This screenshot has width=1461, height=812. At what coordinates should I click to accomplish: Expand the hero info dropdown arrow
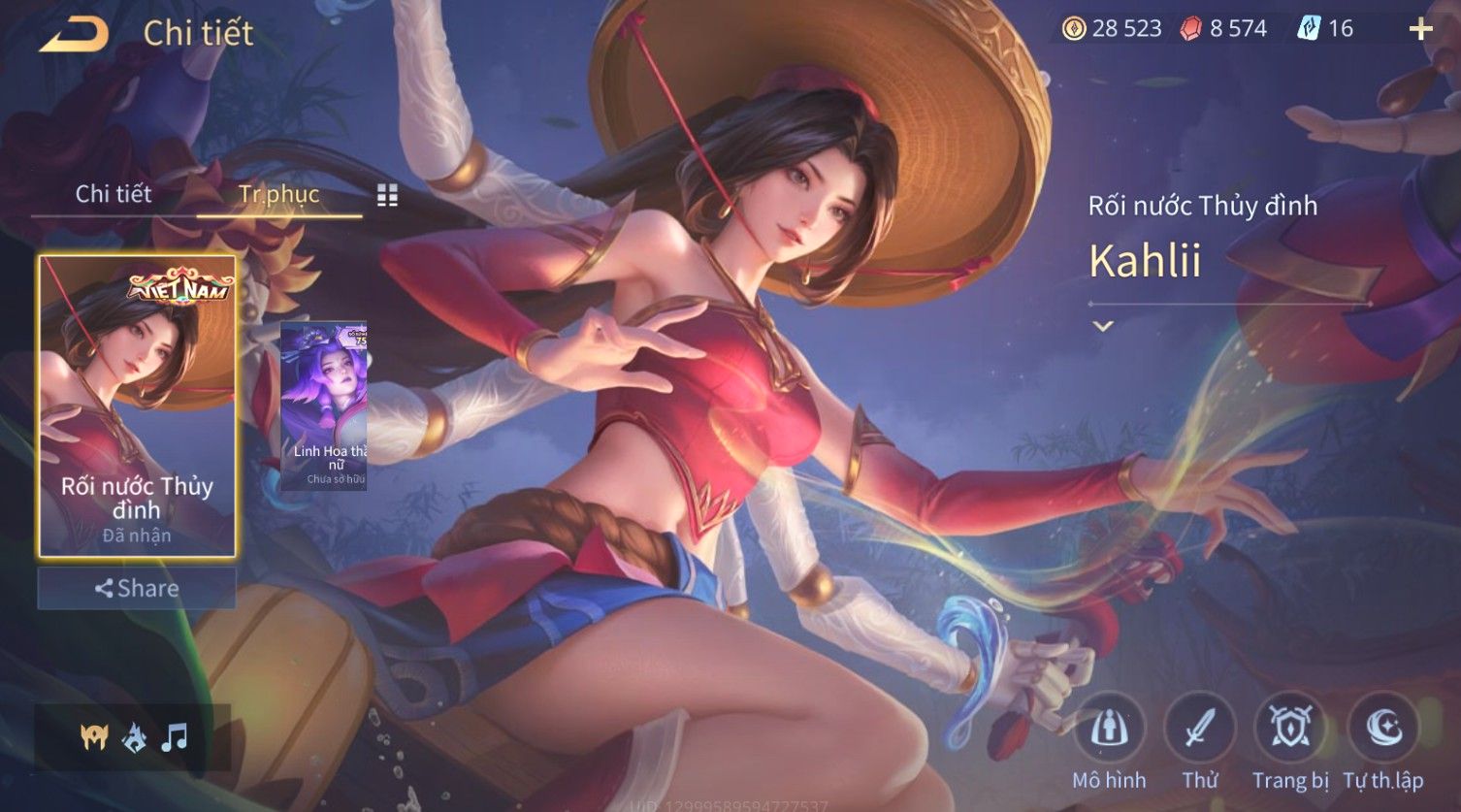(x=1102, y=327)
